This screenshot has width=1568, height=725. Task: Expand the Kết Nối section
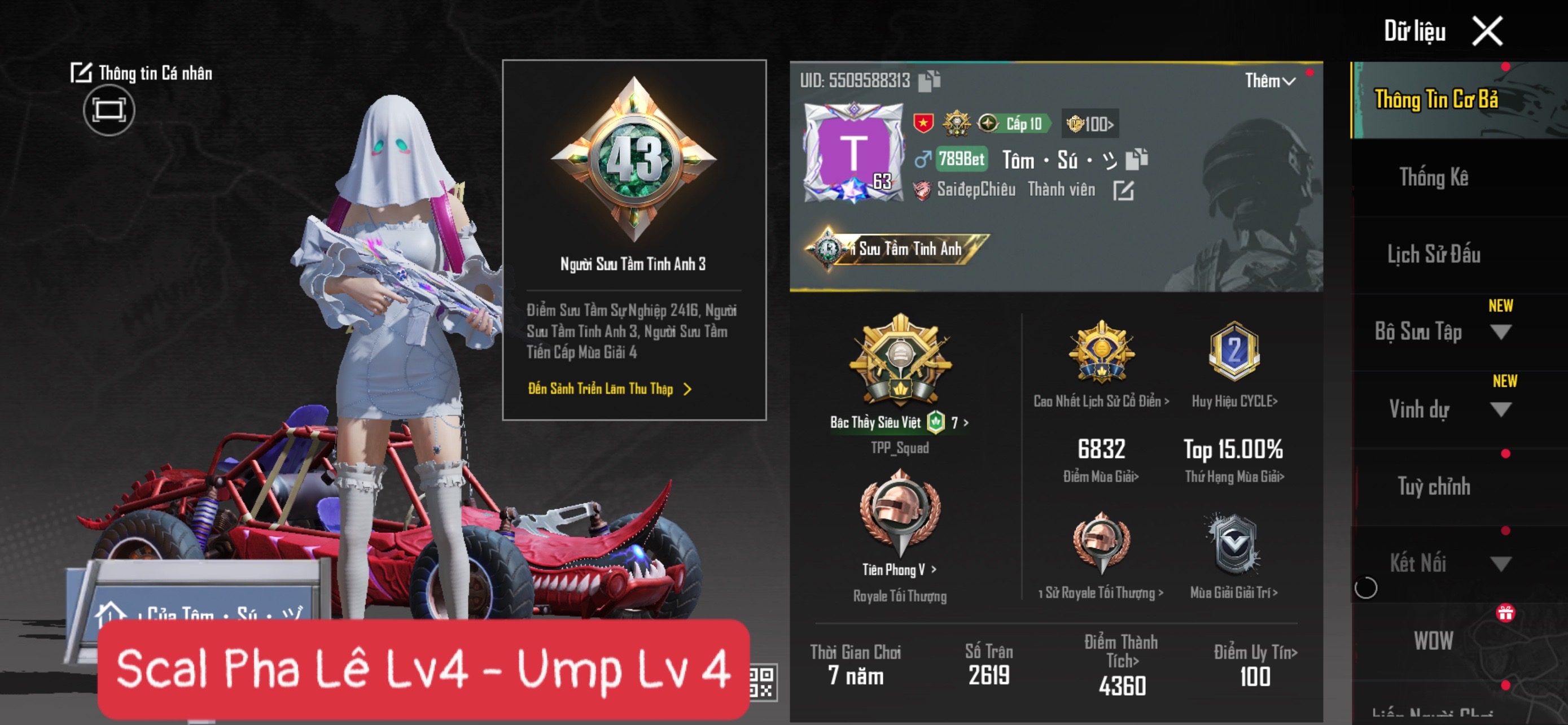coord(1500,564)
